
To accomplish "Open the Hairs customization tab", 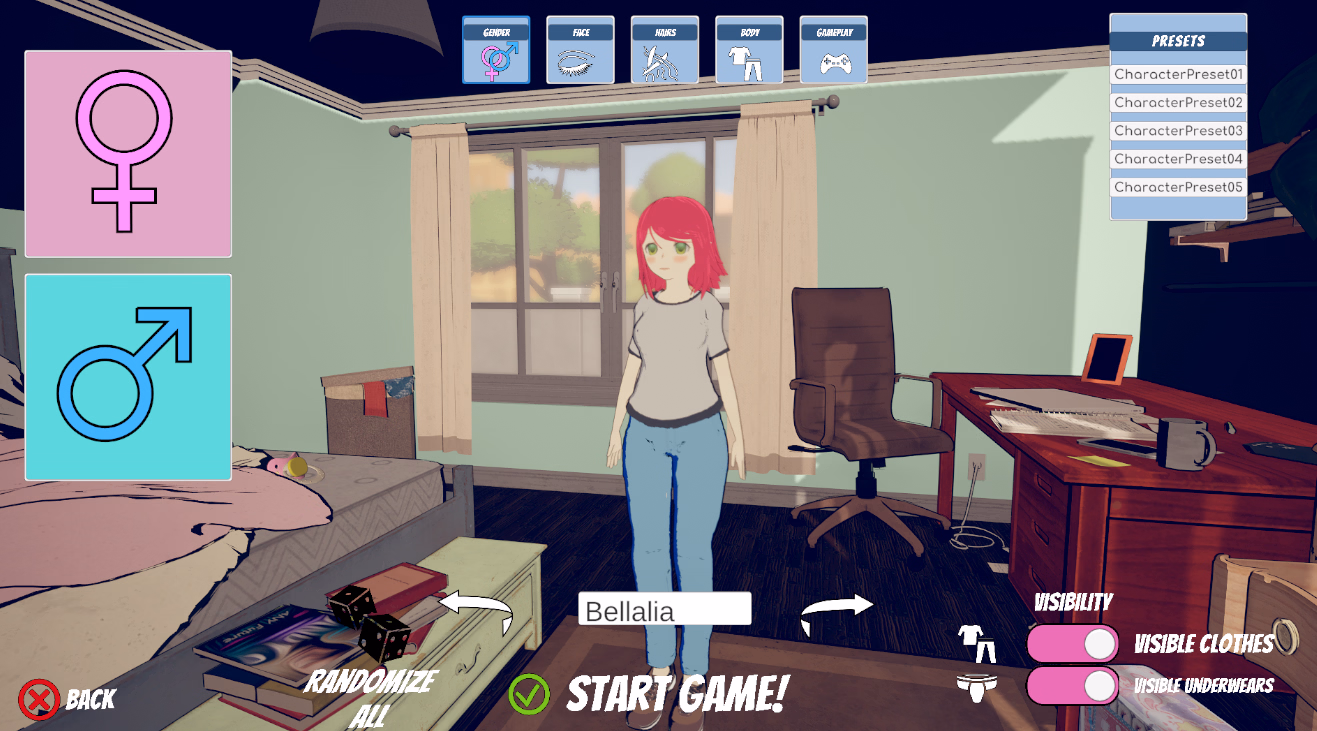I will pyautogui.click(x=665, y=50).
